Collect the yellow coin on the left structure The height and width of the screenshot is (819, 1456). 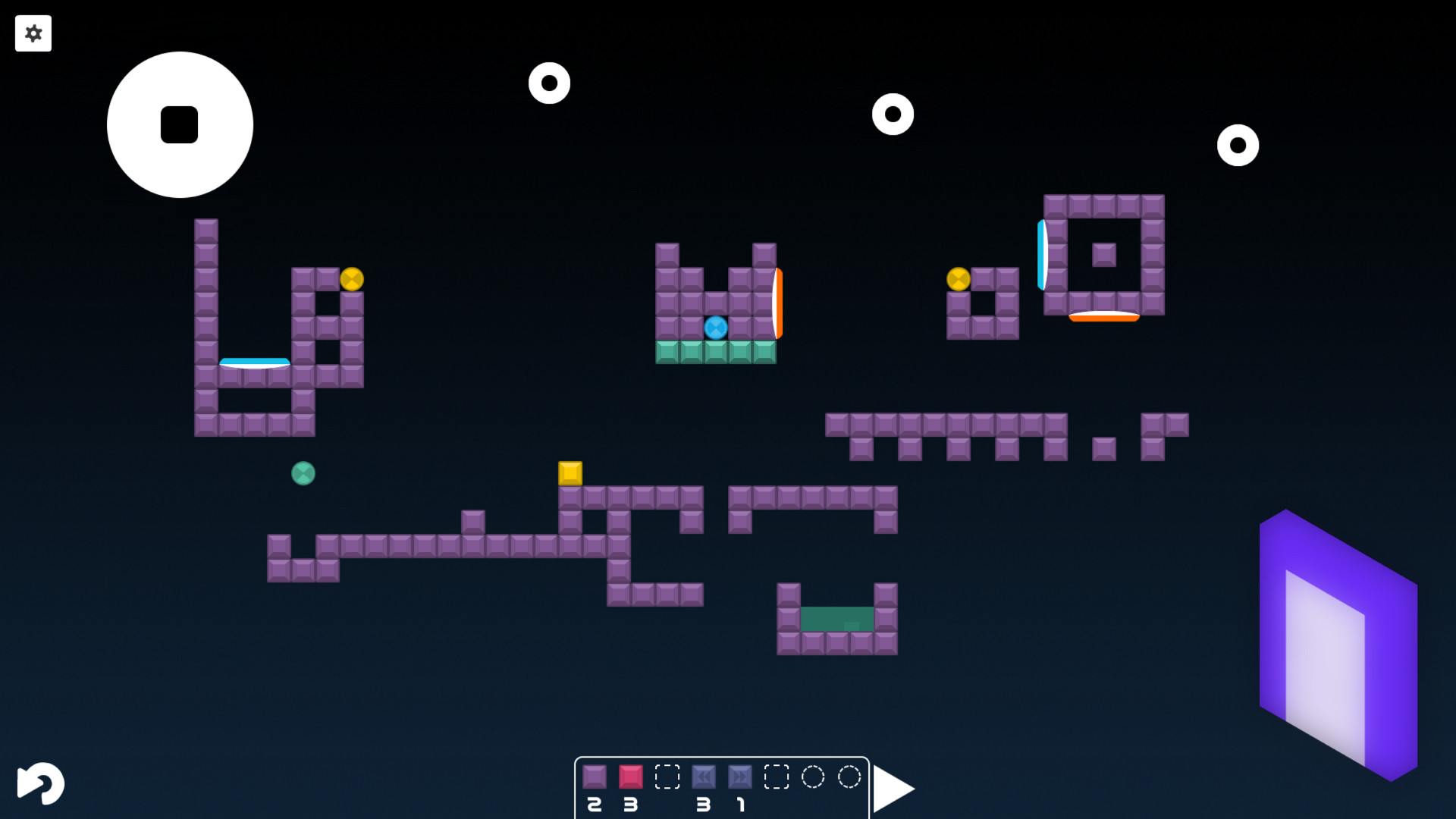pos(350,280)
